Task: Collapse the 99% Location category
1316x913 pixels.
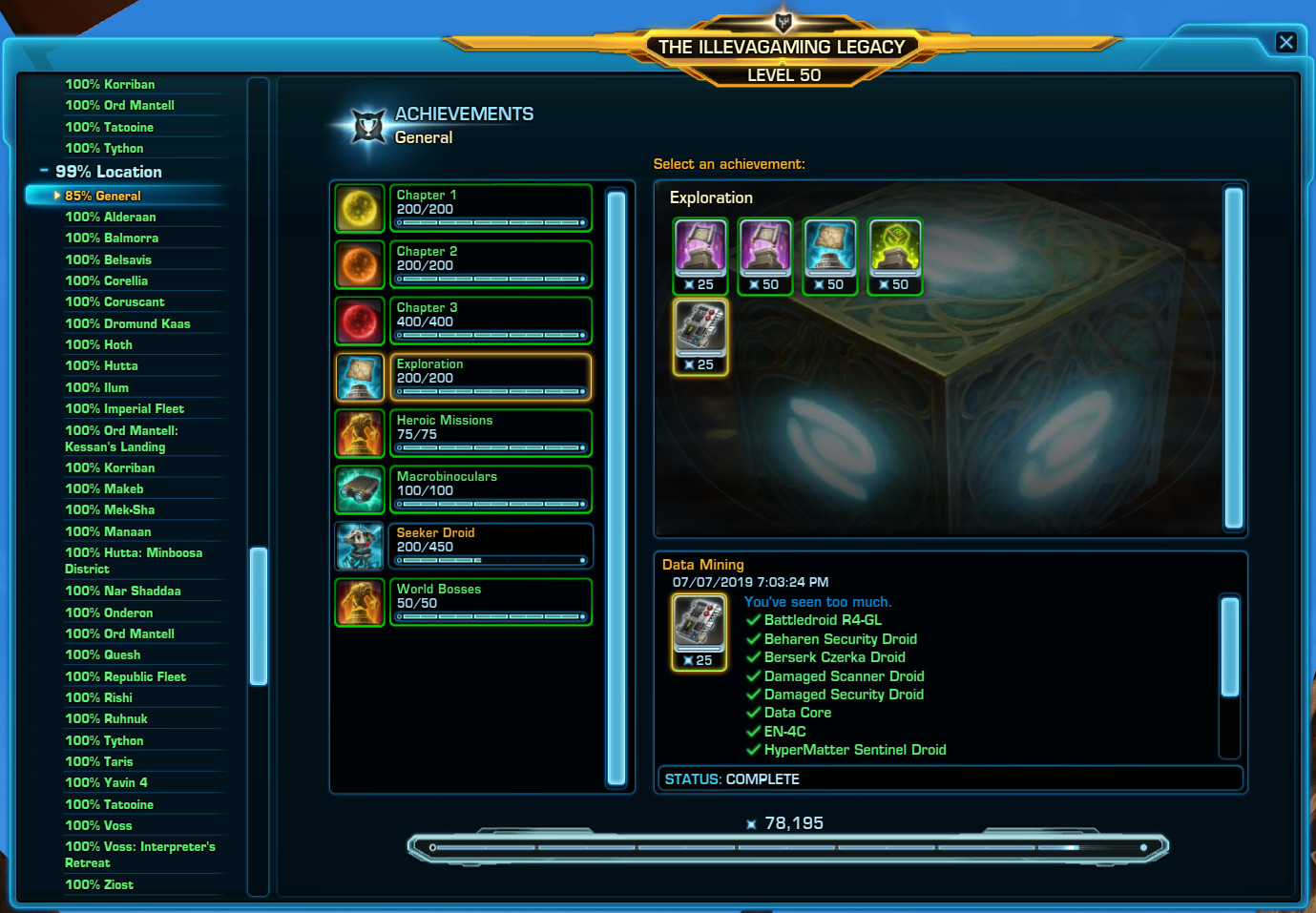Action: click(44, 172)
